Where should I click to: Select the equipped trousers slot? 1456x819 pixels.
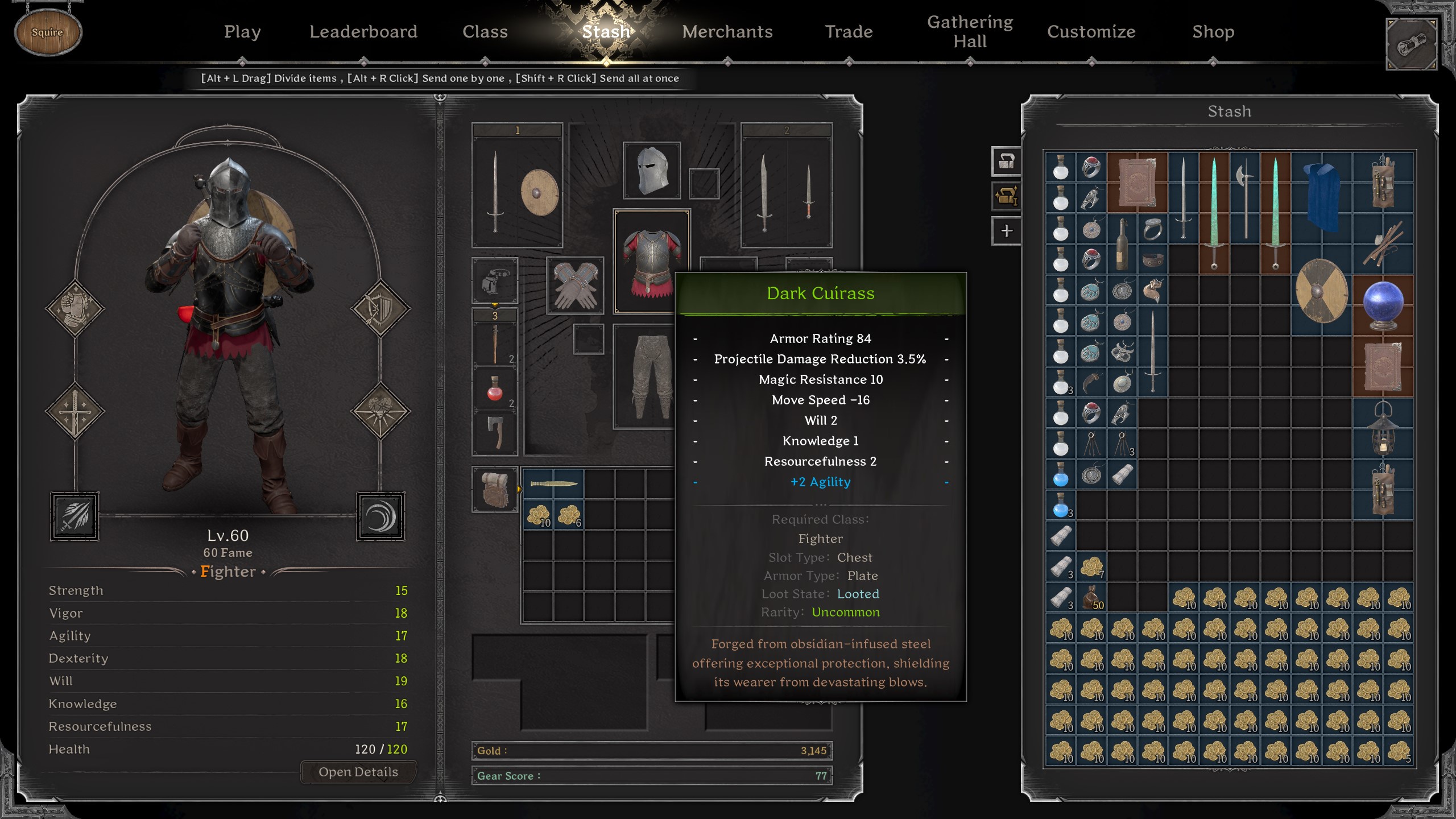(648, 375)
